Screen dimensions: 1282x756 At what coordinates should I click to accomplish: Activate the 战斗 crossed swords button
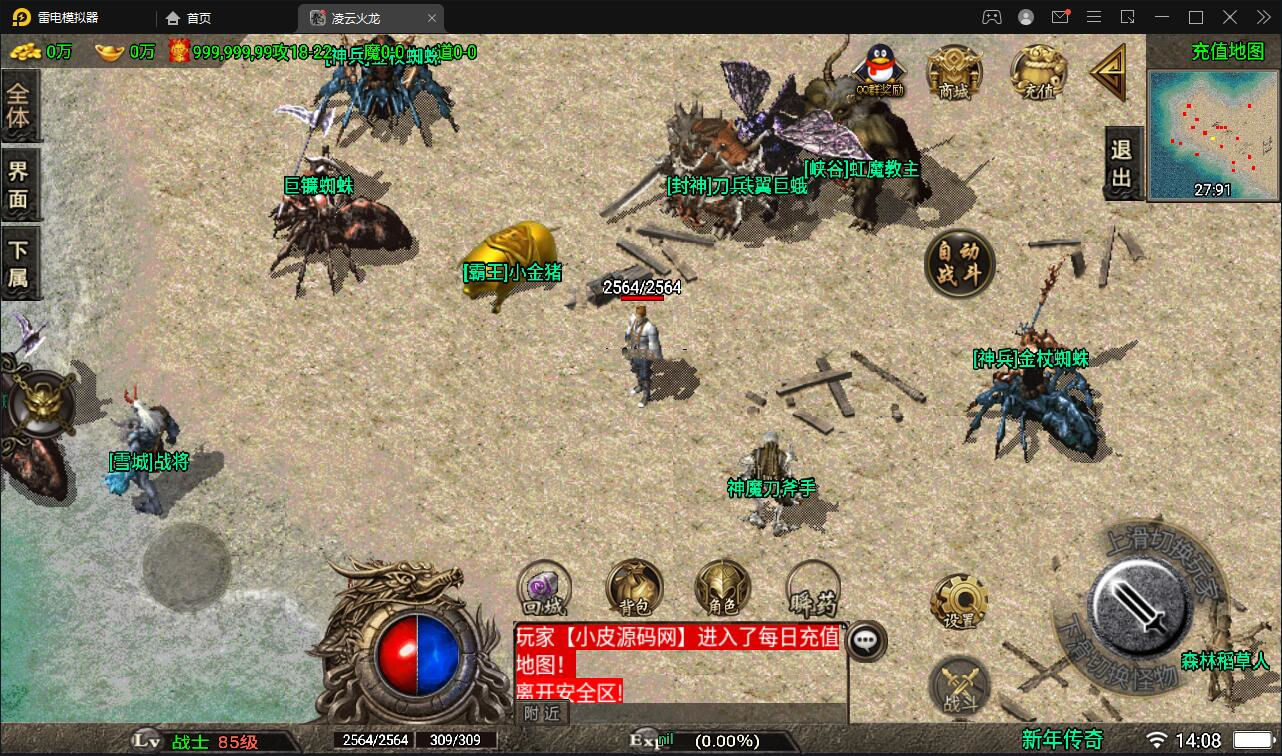point(958,687)
